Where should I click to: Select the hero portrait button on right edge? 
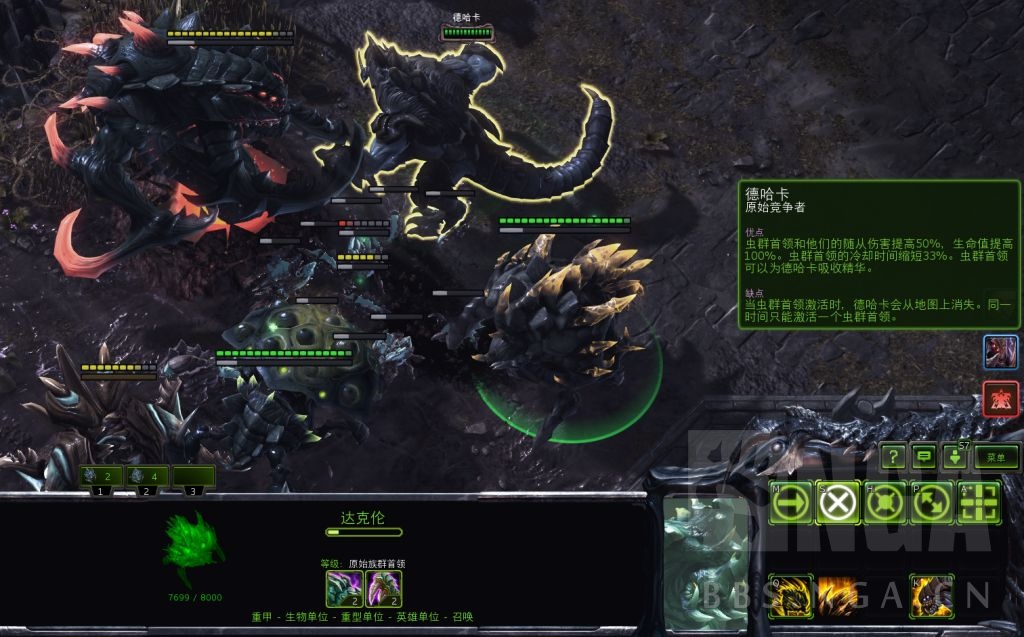coord(1001,352)
